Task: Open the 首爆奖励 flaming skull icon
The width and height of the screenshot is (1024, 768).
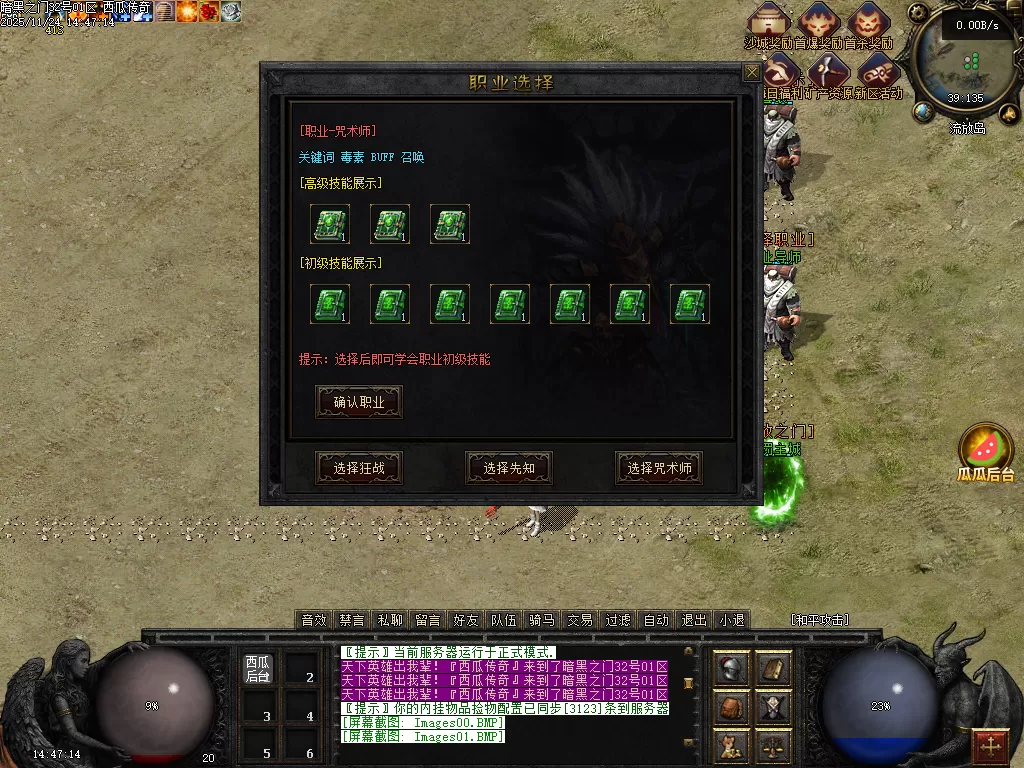Action: click(820, 20)
